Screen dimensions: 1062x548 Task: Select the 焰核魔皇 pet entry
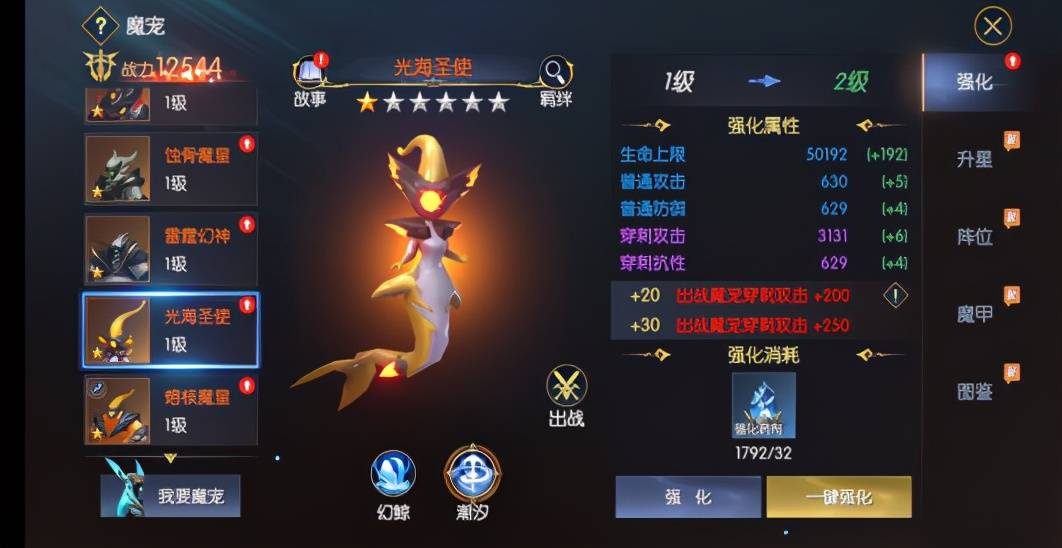tap(170, 410)
